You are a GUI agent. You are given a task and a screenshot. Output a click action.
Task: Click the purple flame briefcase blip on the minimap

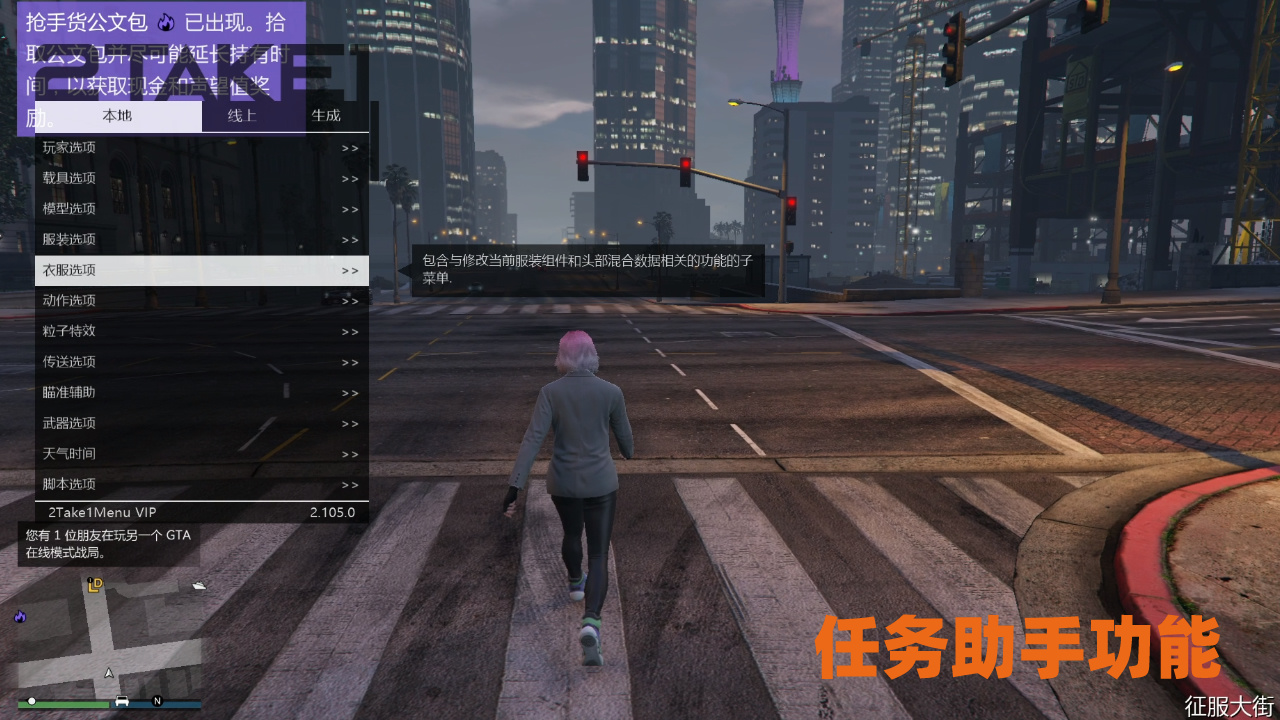20,617
